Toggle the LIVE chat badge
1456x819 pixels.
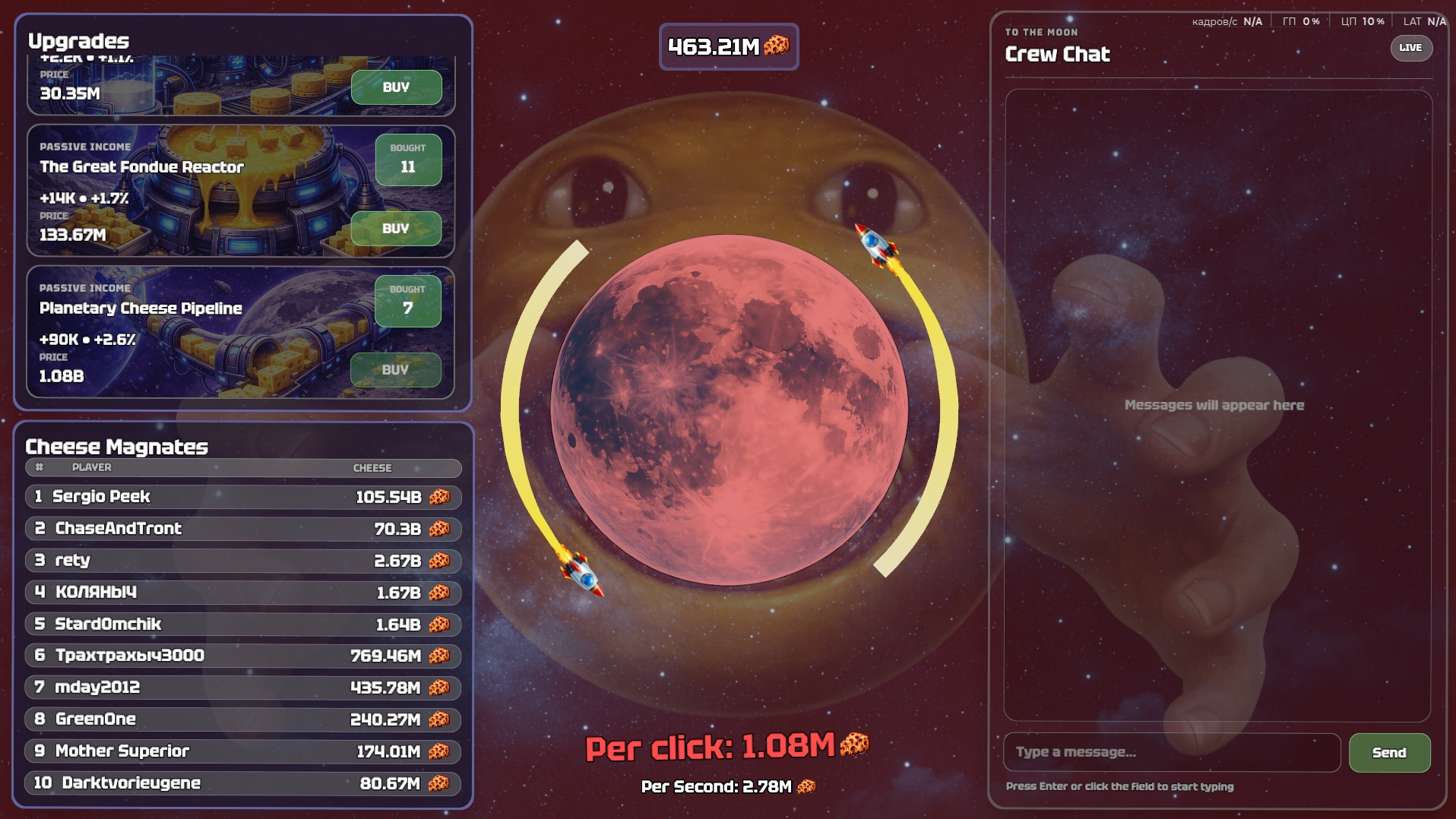1410,48
